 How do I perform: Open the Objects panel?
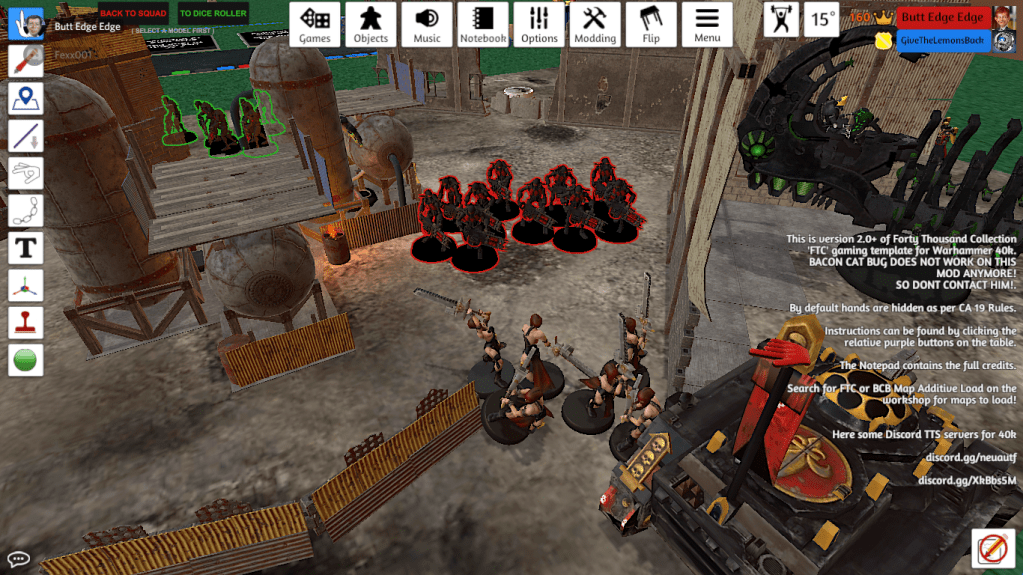pyautogui.click(x=371, y=25)
